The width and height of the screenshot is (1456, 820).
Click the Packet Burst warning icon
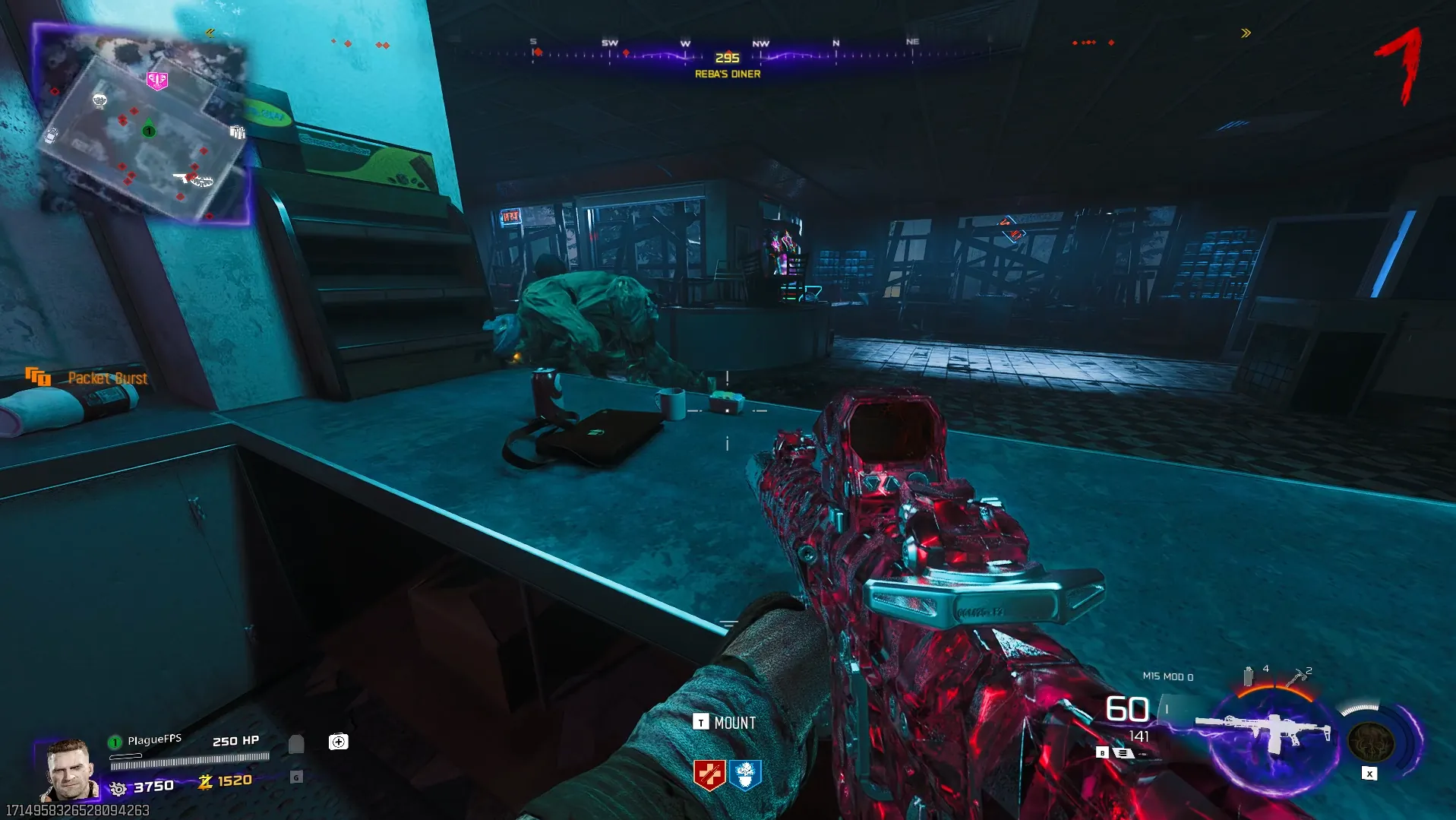(x=37, y=376)
